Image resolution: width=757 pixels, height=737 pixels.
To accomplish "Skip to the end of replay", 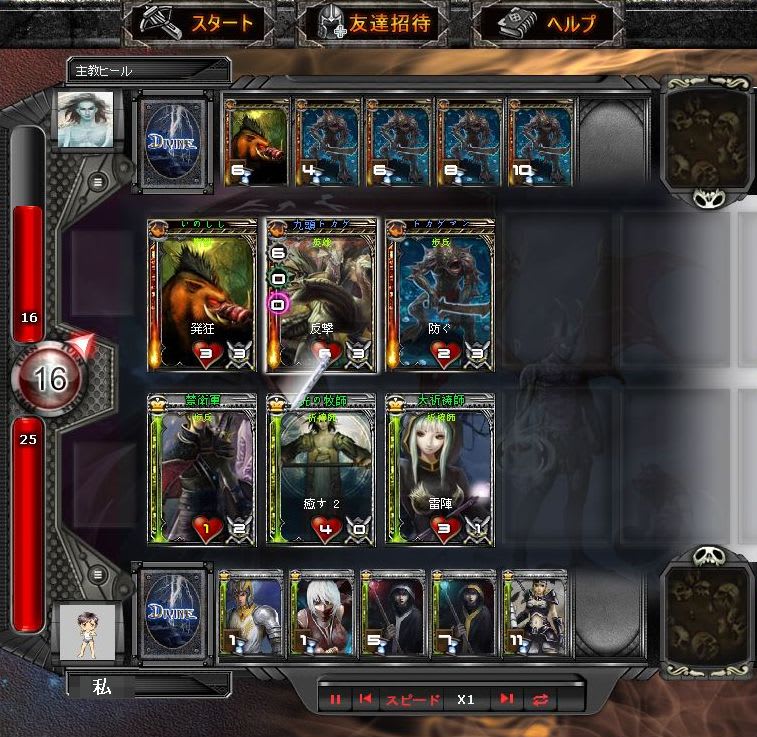I will 507,700.
